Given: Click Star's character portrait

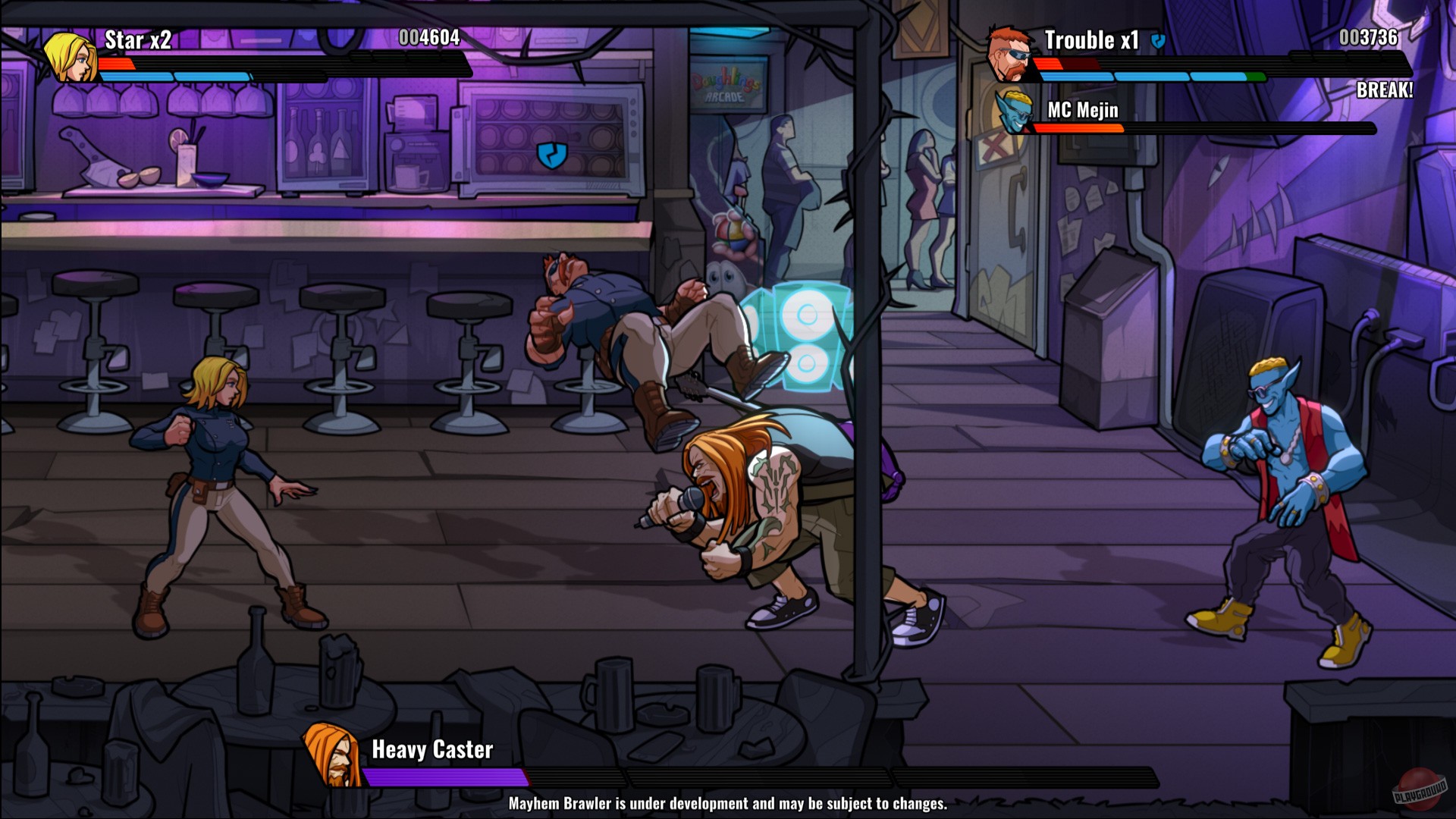Looking at the screenshot, I should pos(72,58).
